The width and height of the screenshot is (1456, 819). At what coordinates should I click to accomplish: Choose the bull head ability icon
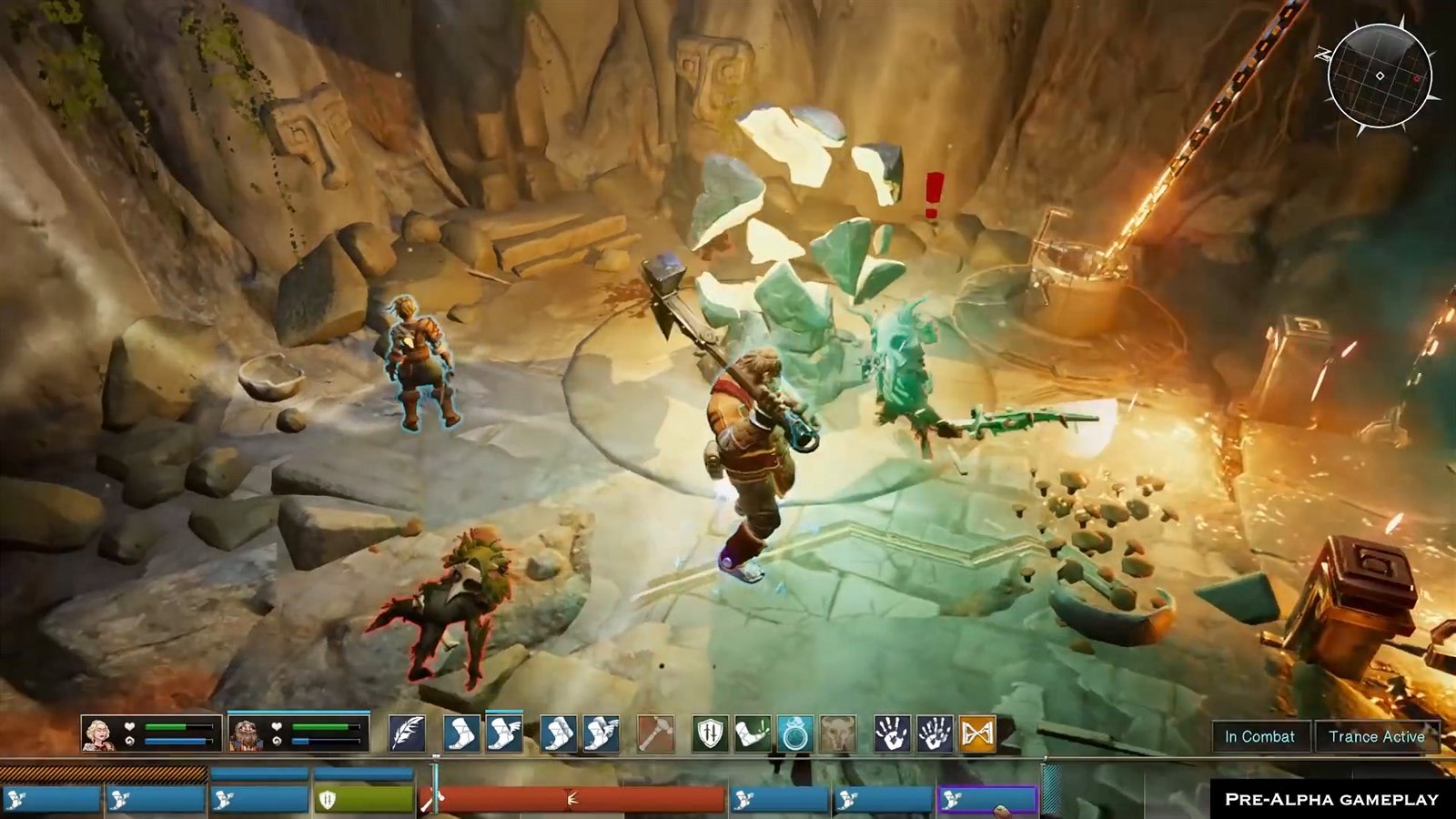pos(837,733)
